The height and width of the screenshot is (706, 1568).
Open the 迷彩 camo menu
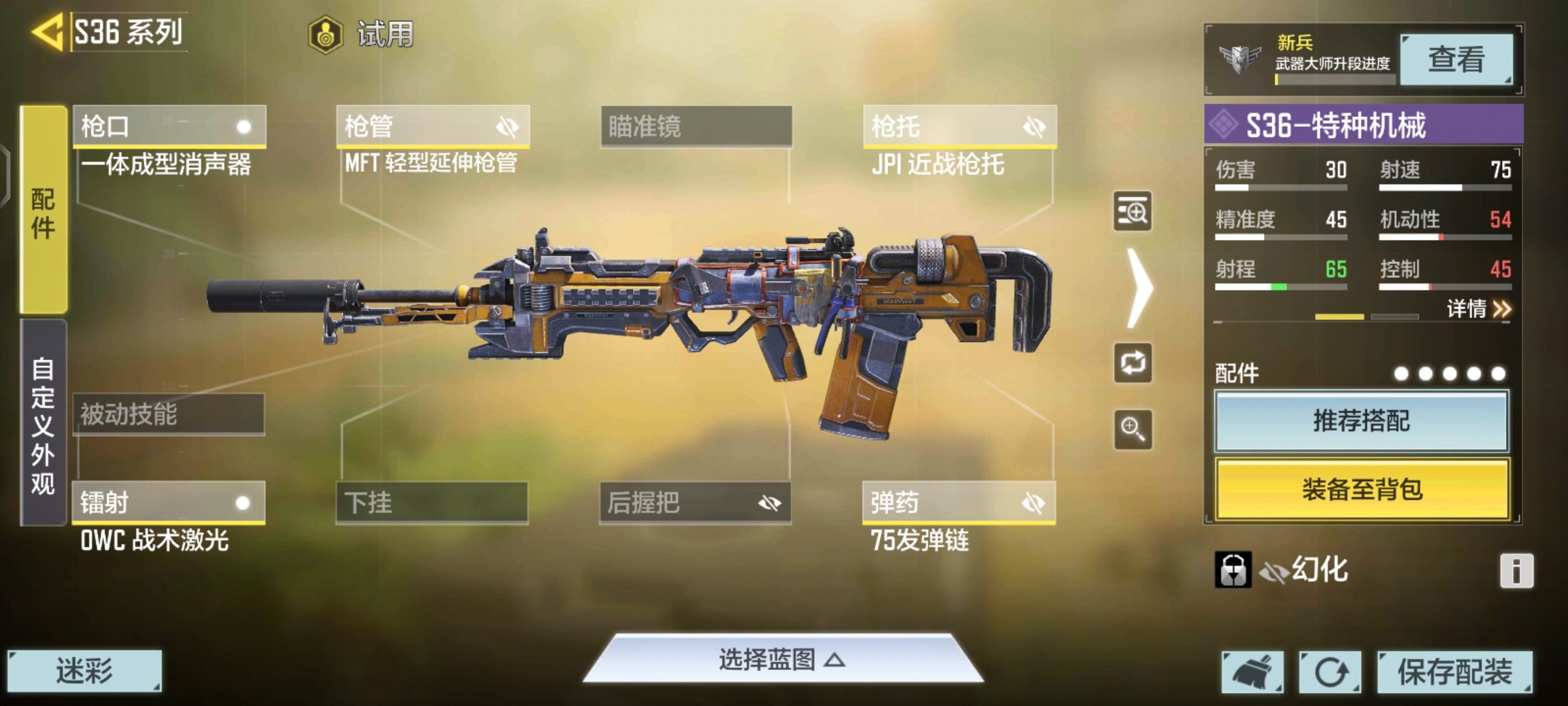click(84, 671)
